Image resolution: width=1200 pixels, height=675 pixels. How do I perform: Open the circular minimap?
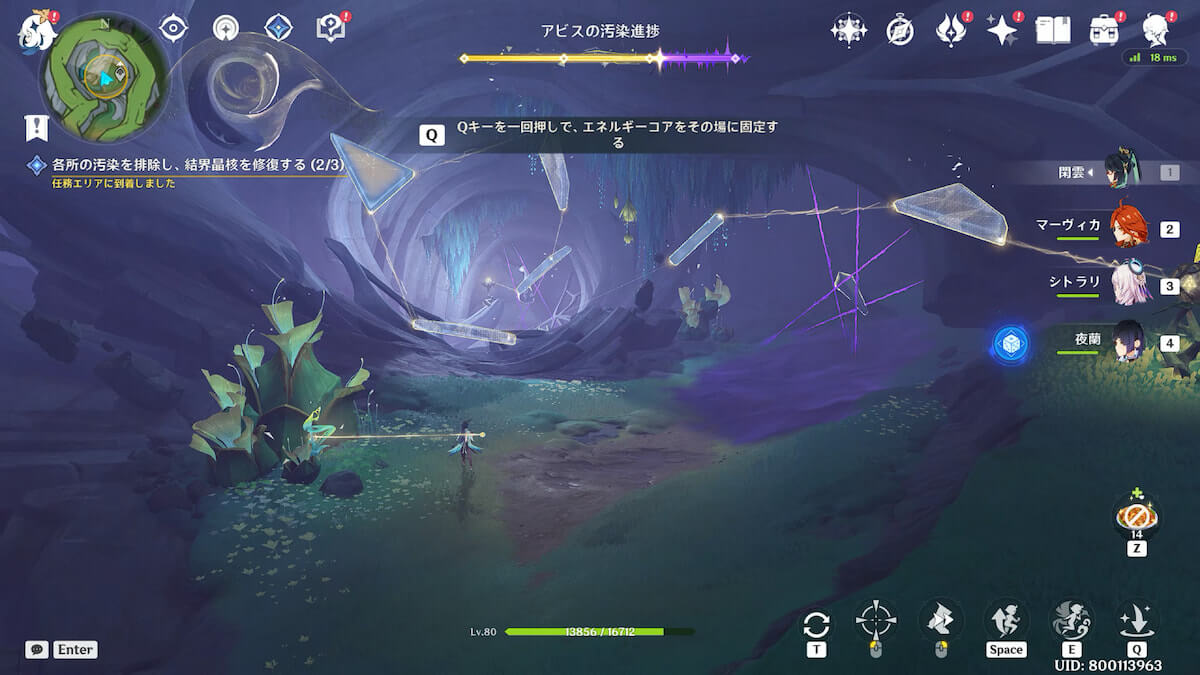pos(104,75)
